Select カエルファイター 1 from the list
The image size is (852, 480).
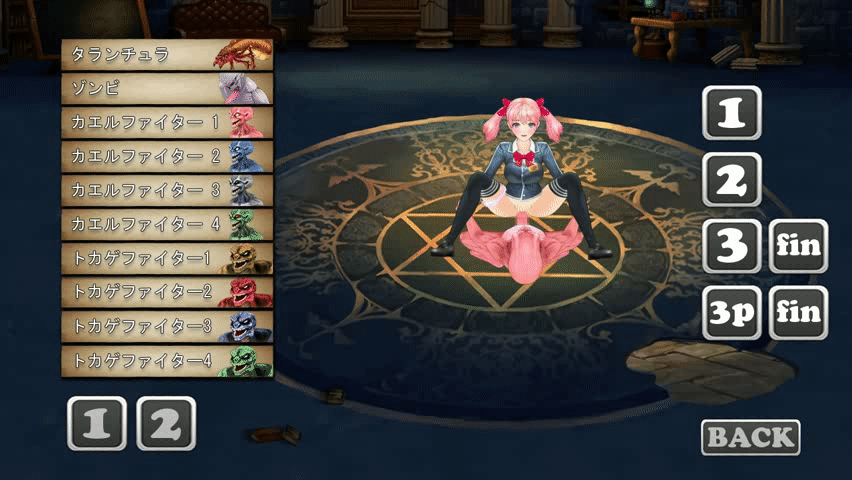coord(166,123)
